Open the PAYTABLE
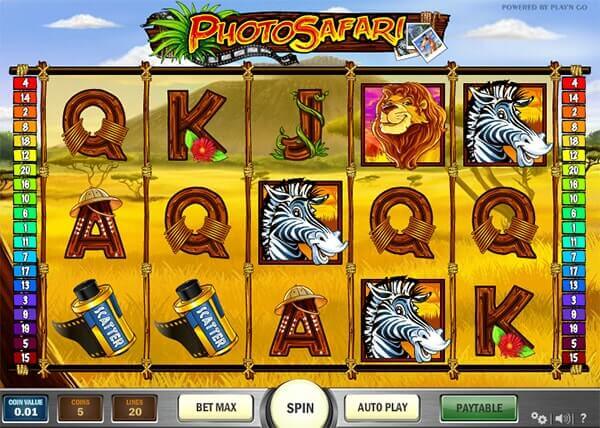 [478, 408]
